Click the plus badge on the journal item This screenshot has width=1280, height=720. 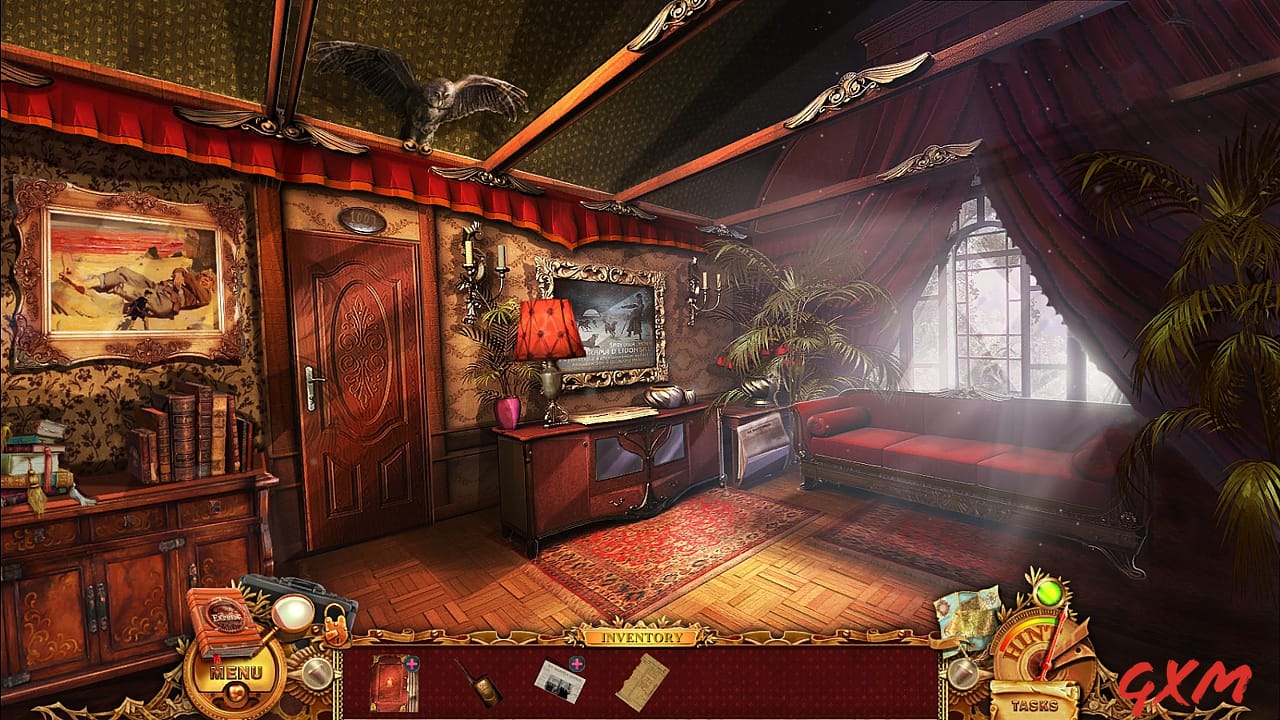tap(412, 664)
